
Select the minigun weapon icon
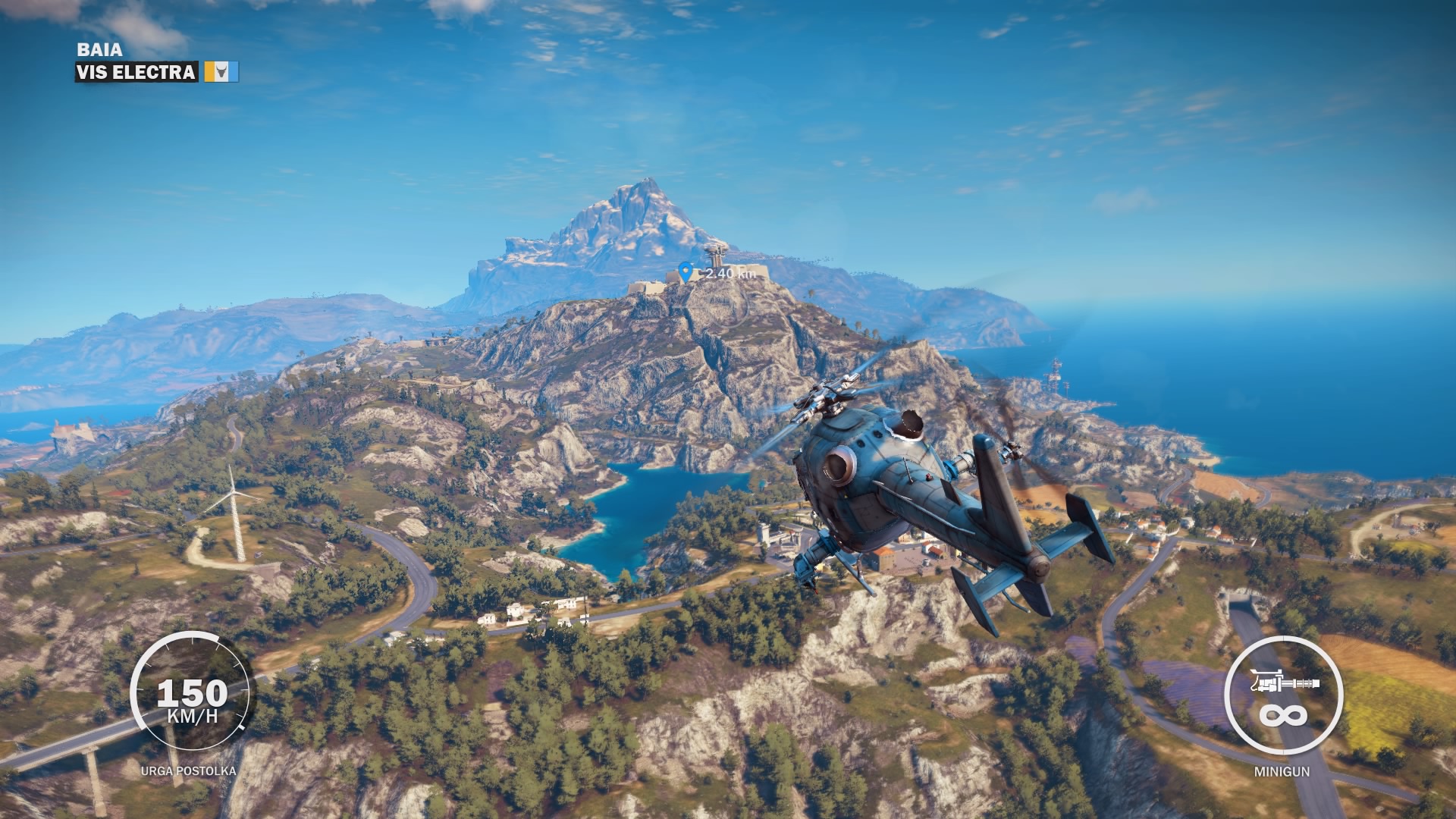point(1284,682)
